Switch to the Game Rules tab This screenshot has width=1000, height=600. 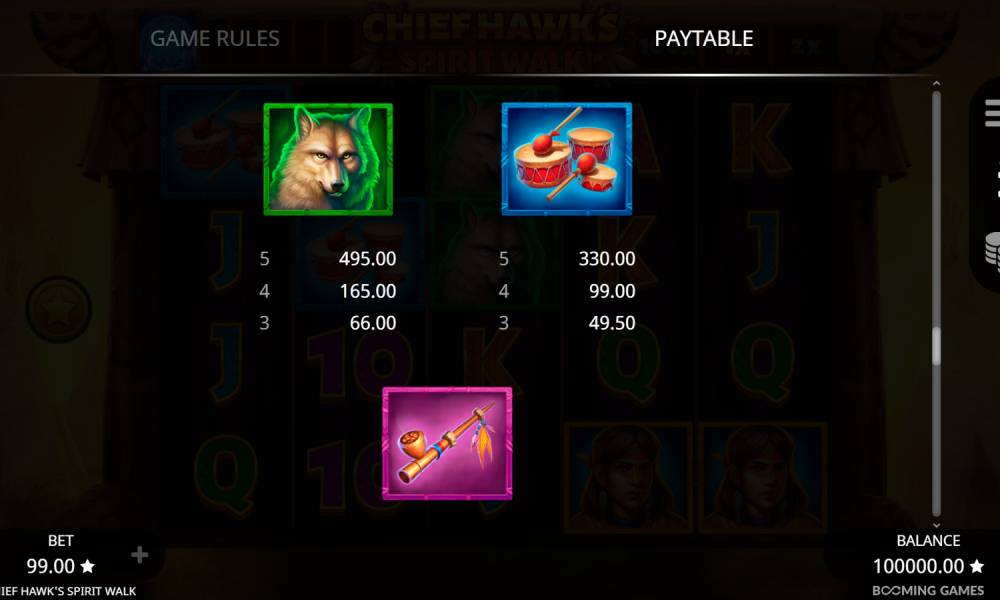[215, 39]
